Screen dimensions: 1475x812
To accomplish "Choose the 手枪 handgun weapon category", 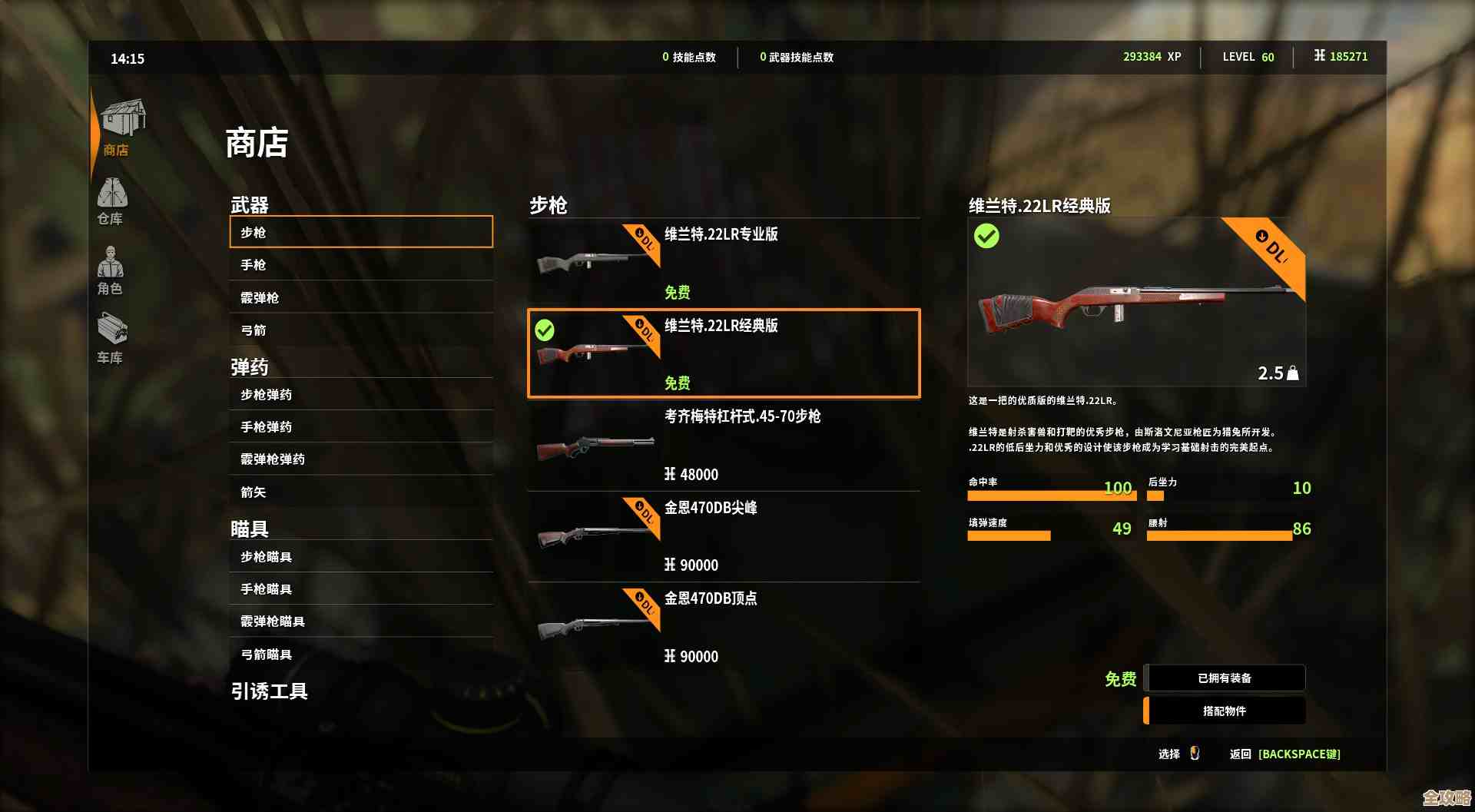I will 360,265.
